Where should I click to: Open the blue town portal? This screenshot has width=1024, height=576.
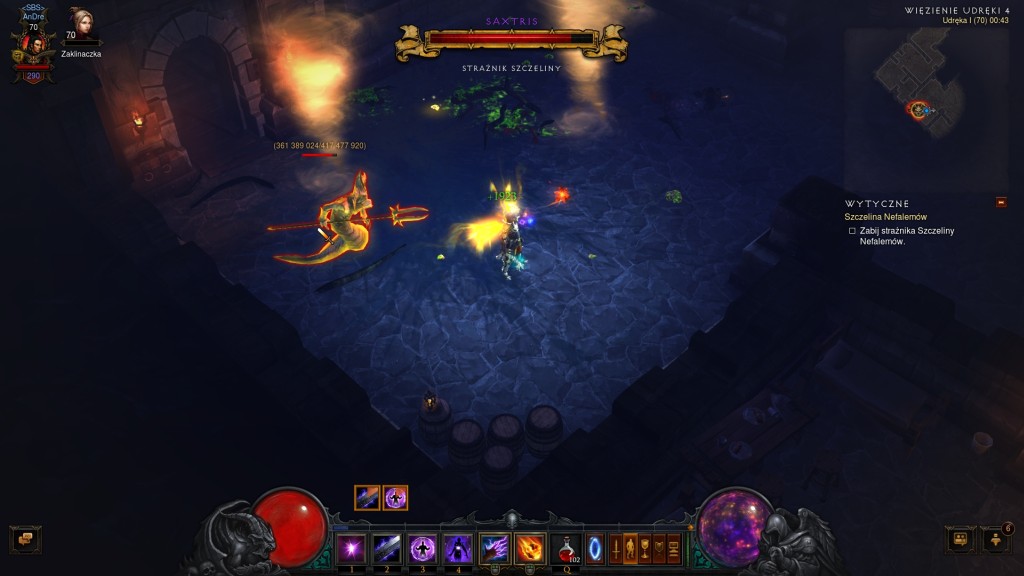(x=595, y=549)
